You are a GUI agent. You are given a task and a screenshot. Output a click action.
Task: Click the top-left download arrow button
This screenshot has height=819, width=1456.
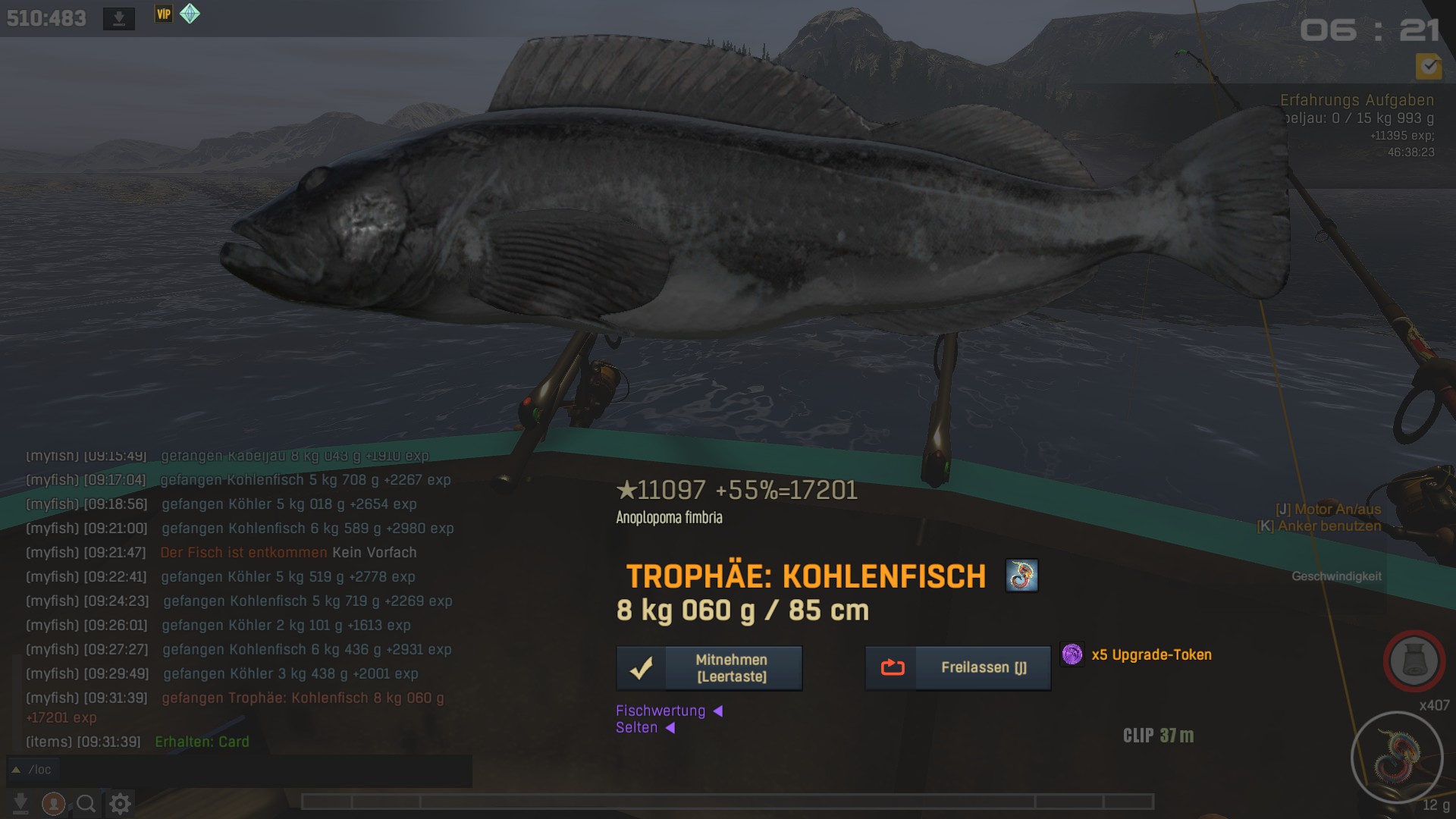point(119,18)
